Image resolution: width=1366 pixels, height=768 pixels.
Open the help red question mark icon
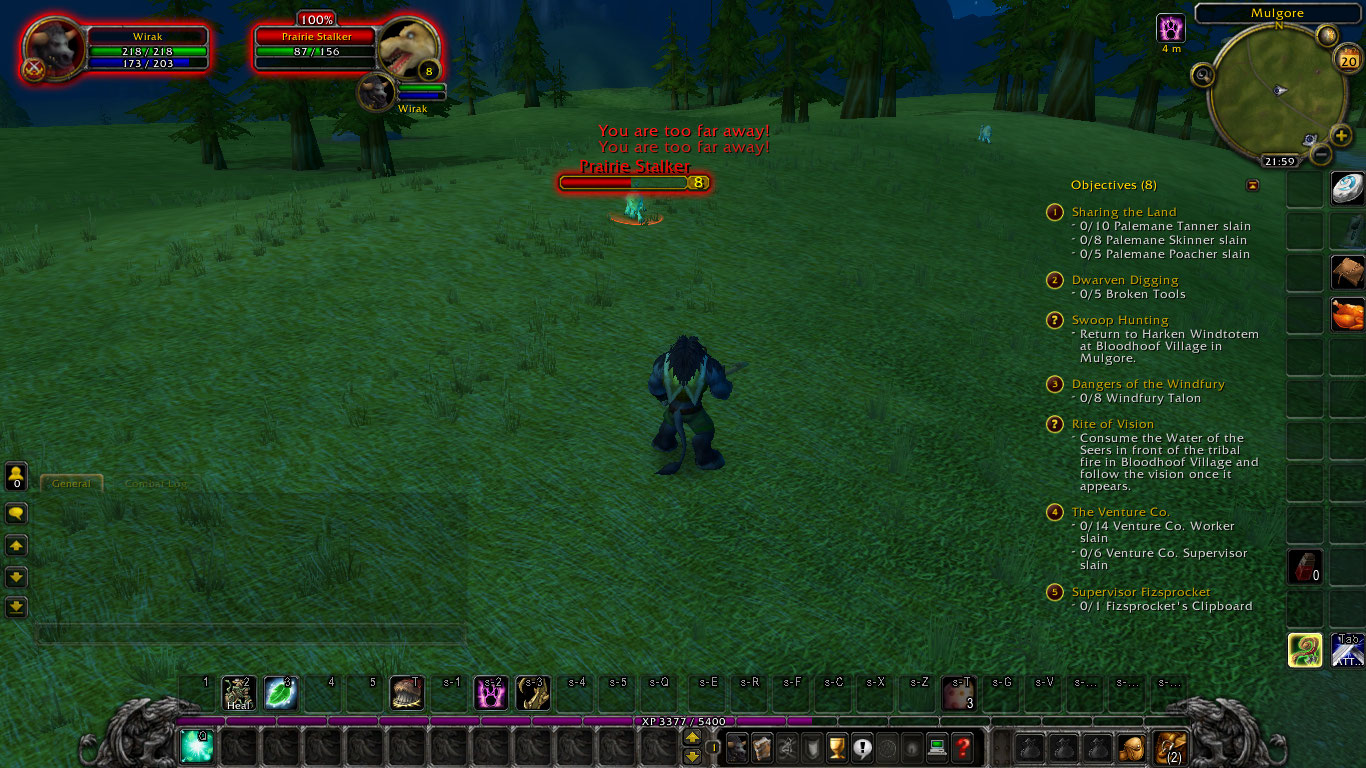coord(961,747)
